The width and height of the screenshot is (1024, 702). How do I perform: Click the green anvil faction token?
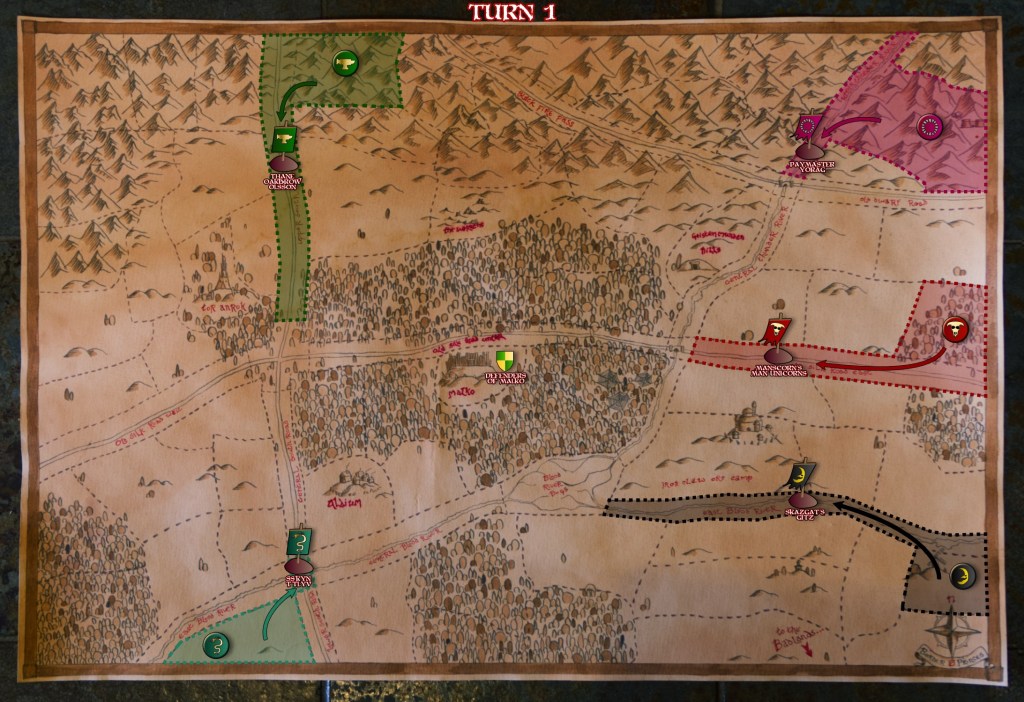click(344, 64)
